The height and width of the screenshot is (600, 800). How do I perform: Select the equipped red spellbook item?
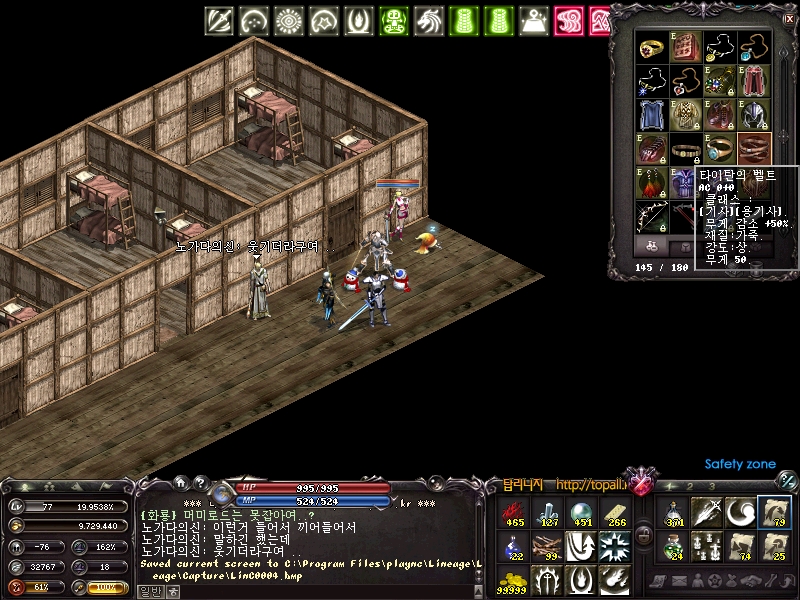tap(686, 47)
